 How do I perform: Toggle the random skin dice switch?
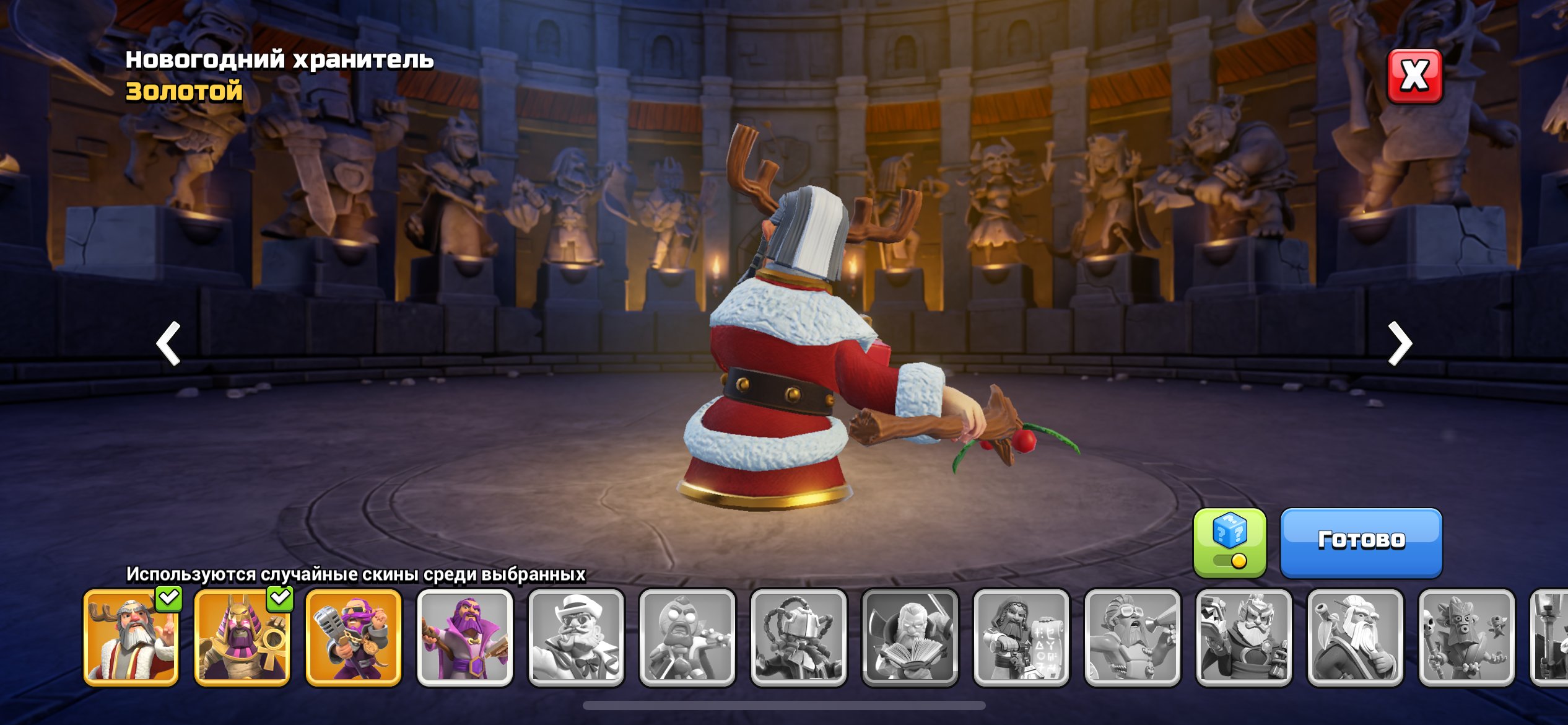point(1229,543)
